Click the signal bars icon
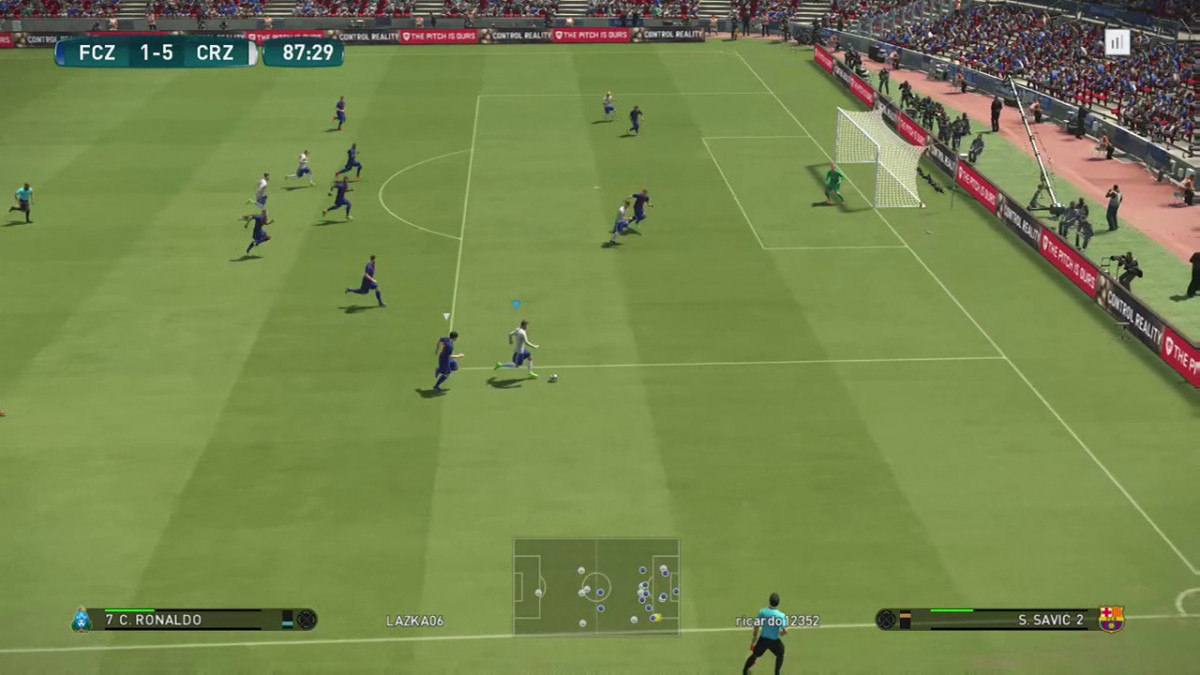 point(1116,42)
